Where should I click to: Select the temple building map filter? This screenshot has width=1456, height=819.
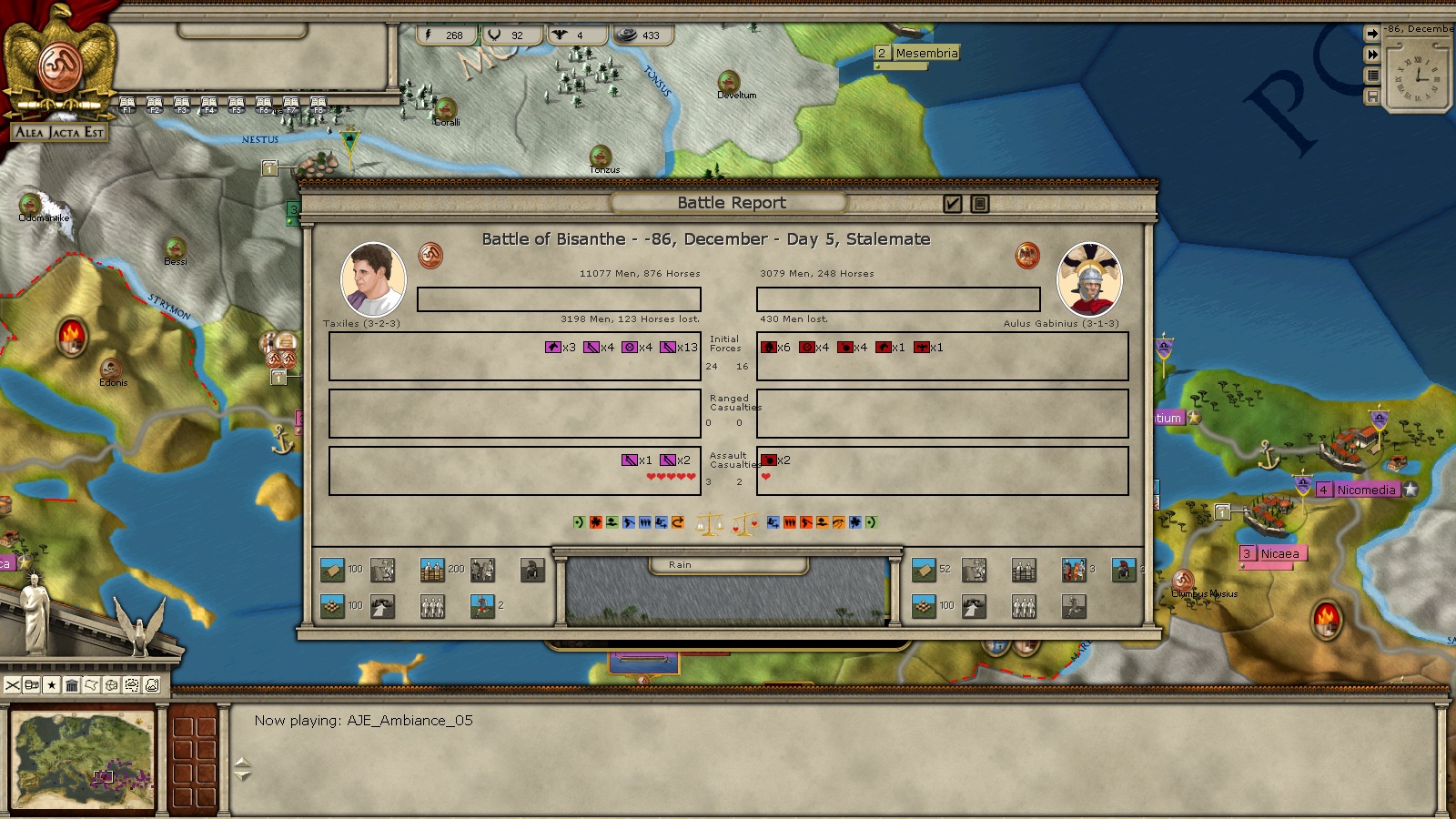point(72,685)
